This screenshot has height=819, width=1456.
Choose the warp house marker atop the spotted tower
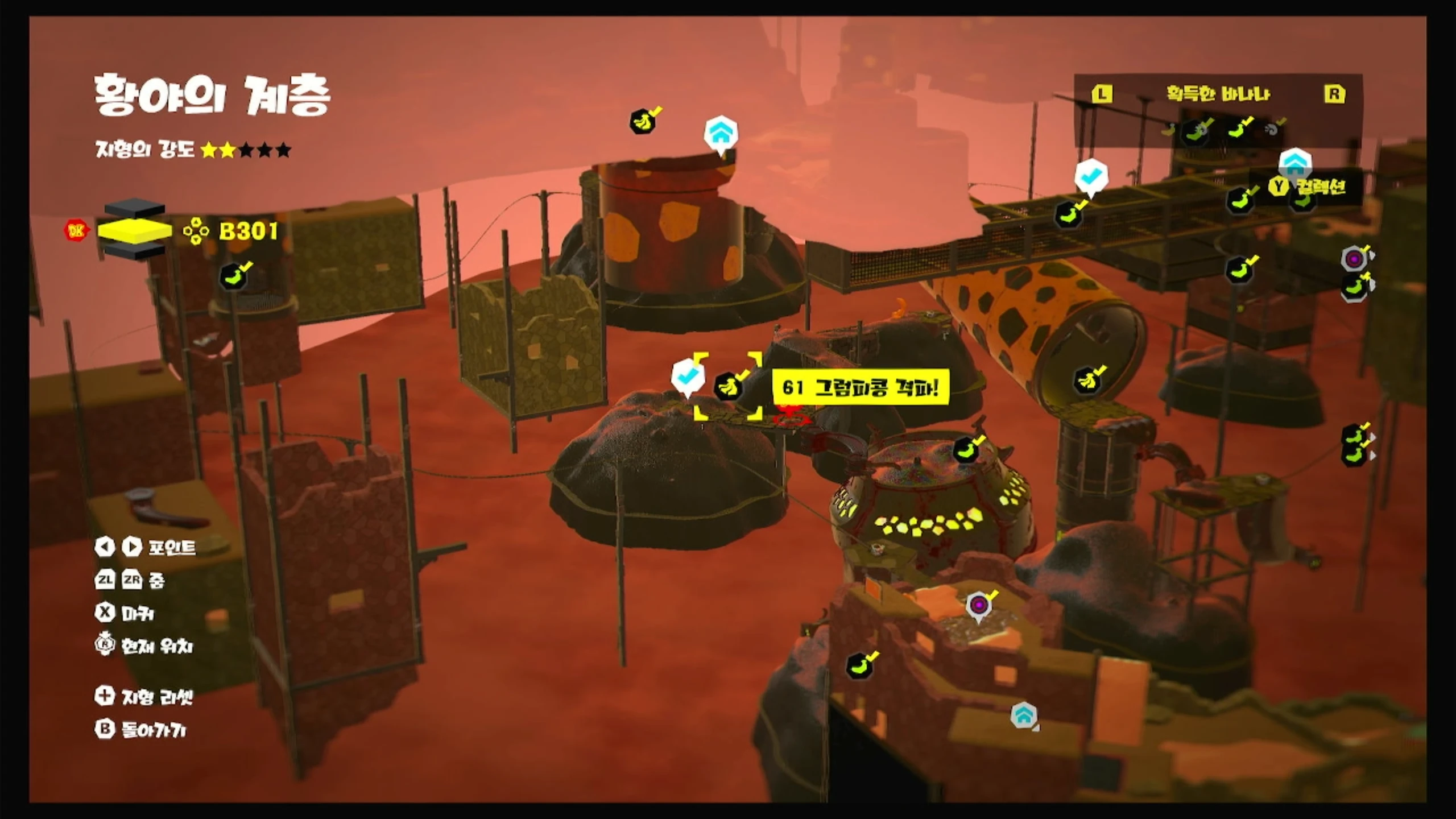click(721, 134)
